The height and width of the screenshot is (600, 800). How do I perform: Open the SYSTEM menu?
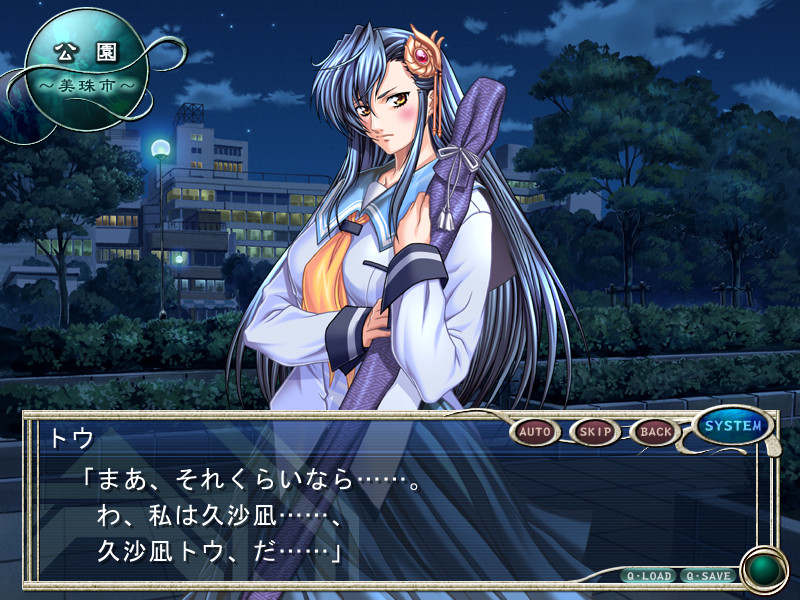(733, 426)
